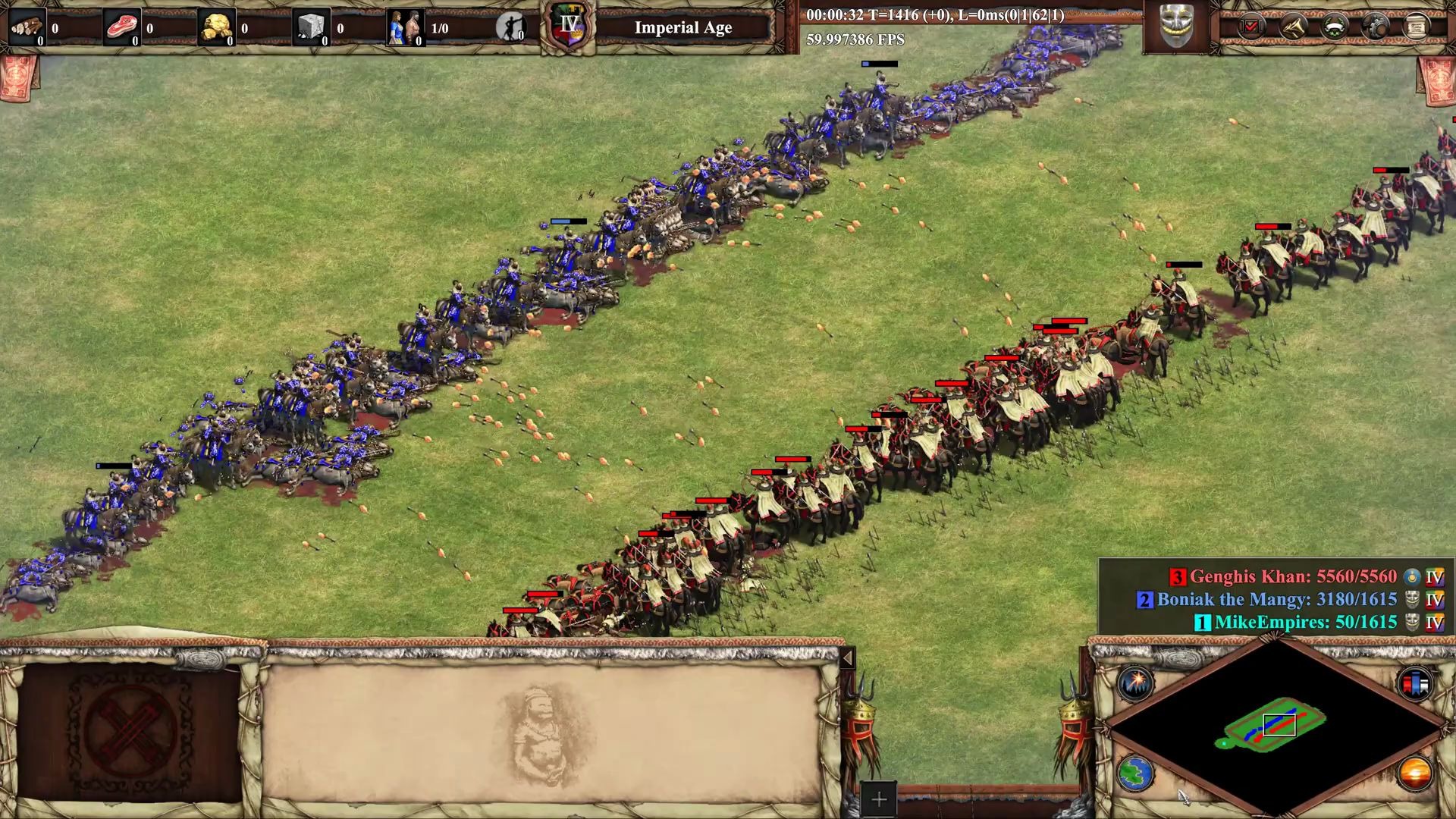Click the silver mask civilization emblem
The width and height of the screenshot is (1456, 819).
(x=1176, y=26)
